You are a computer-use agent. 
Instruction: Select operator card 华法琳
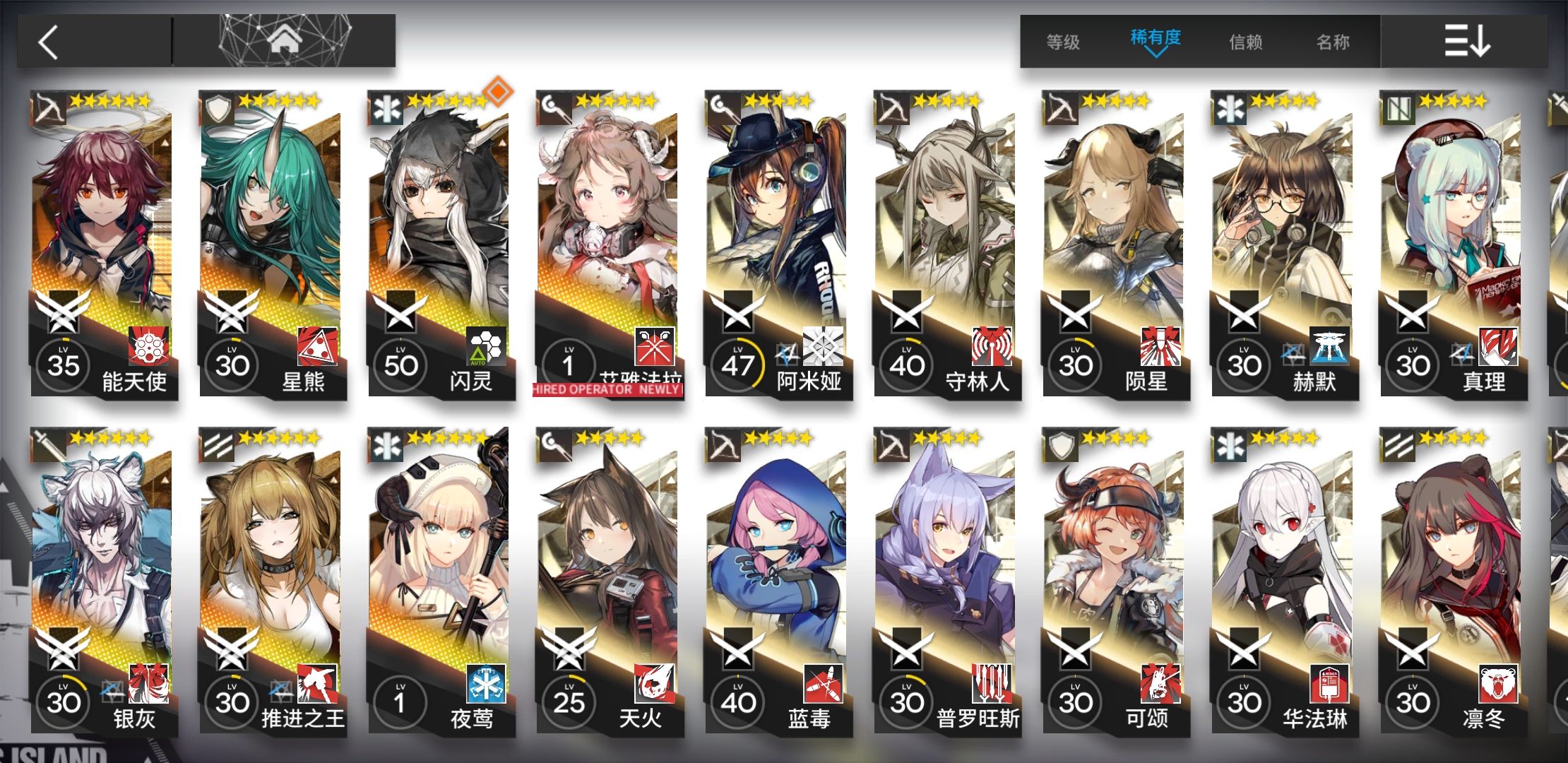[1283, 581]
